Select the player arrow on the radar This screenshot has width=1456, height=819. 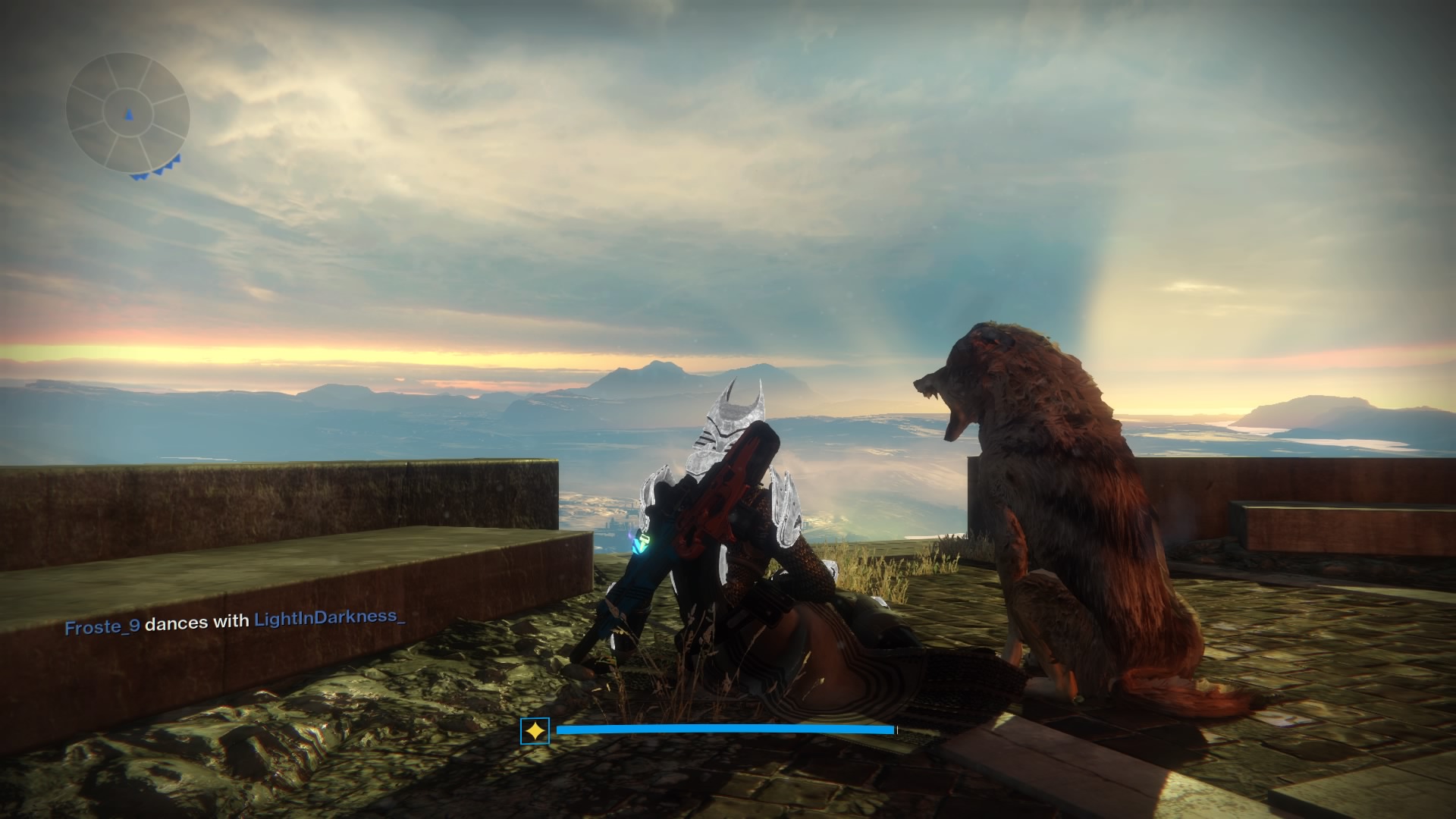pos(127,115)
